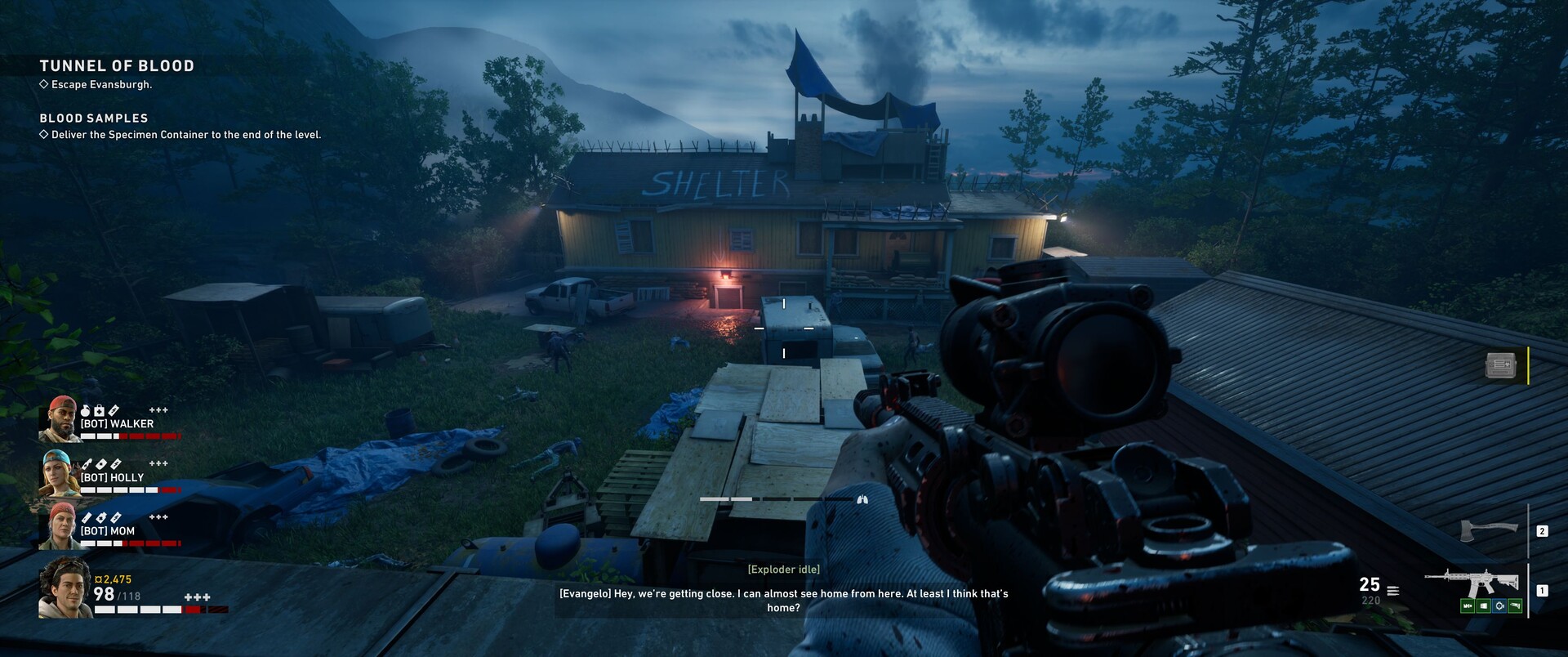
Task: Select the assault rifle primary weapon slot
Action: click(x=1472, y=583)
